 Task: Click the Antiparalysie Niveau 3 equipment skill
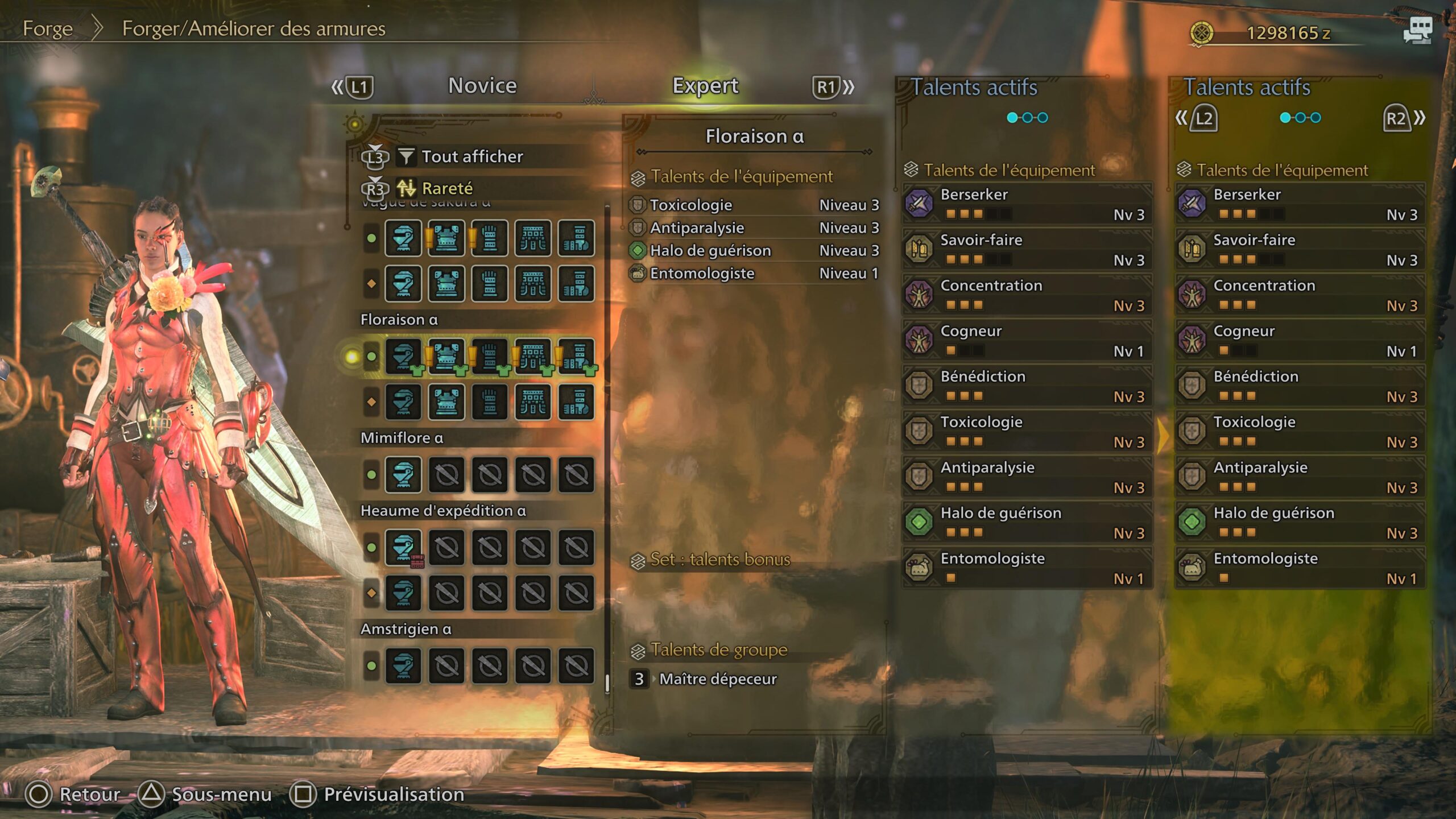(x=754, y=227)
